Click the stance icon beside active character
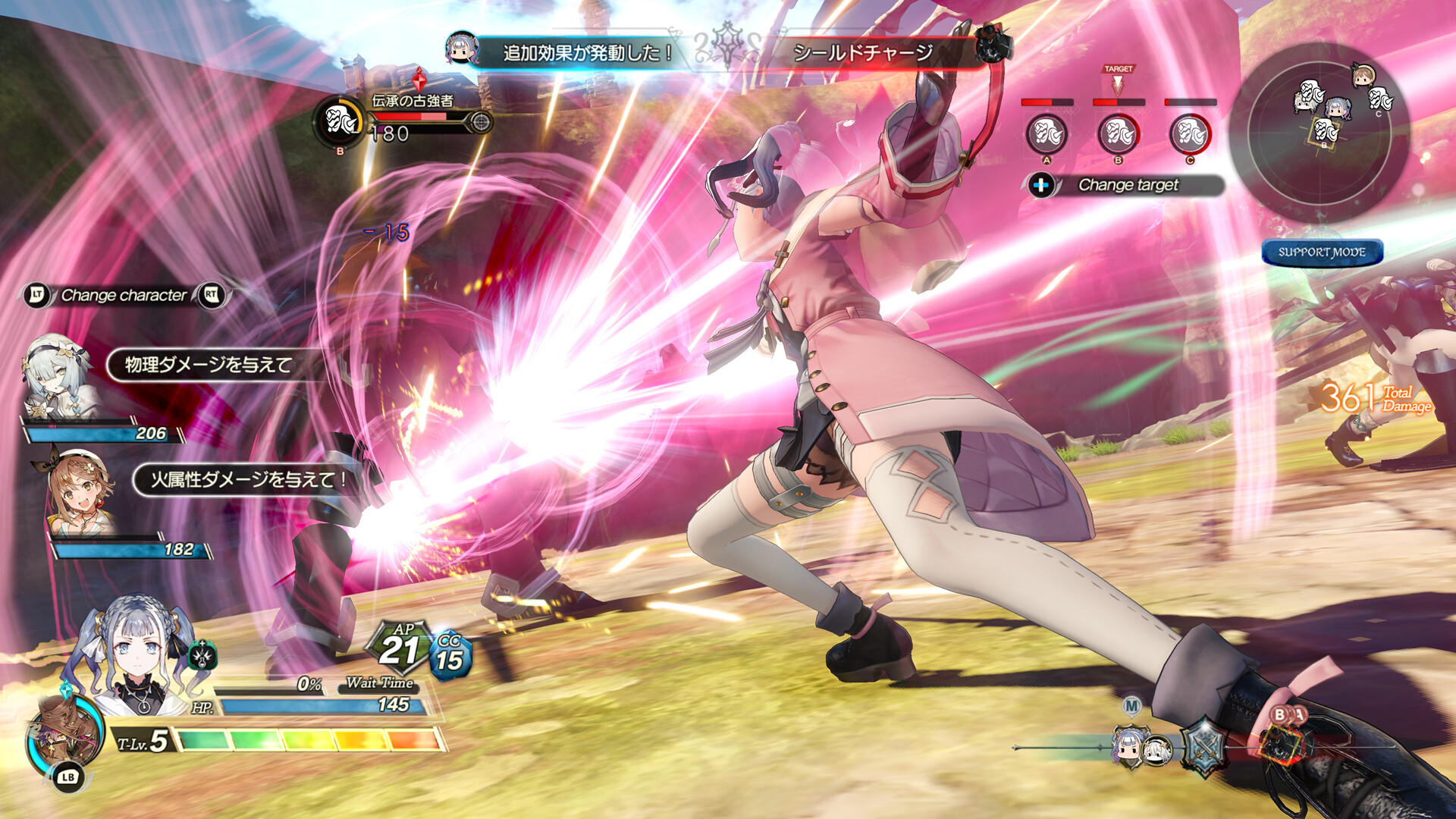Screen dimensions: 1456x819 pyautogui.click(x=202, y=654)
